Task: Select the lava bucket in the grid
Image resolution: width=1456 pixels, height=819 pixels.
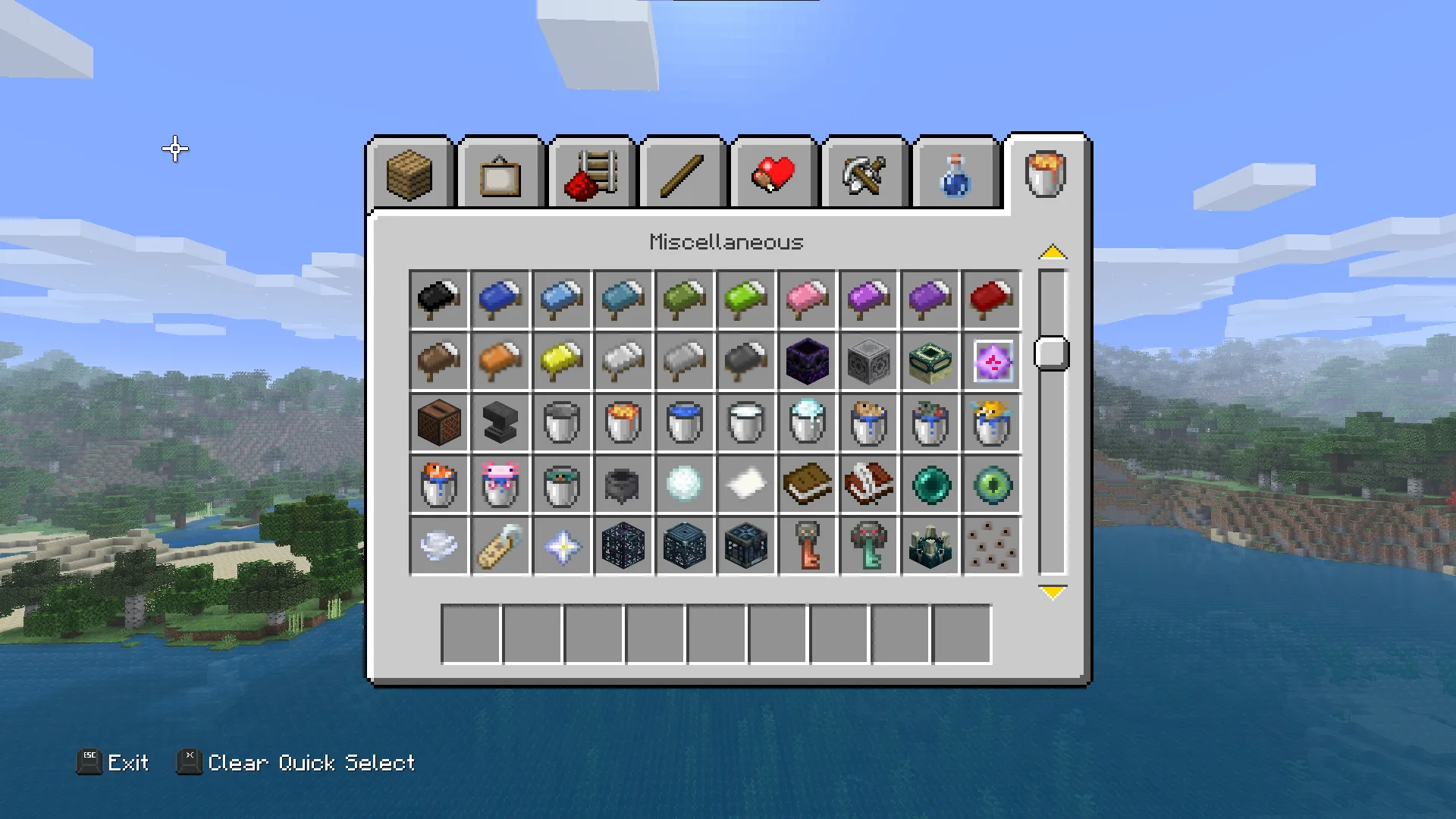Action: [623, 423]
